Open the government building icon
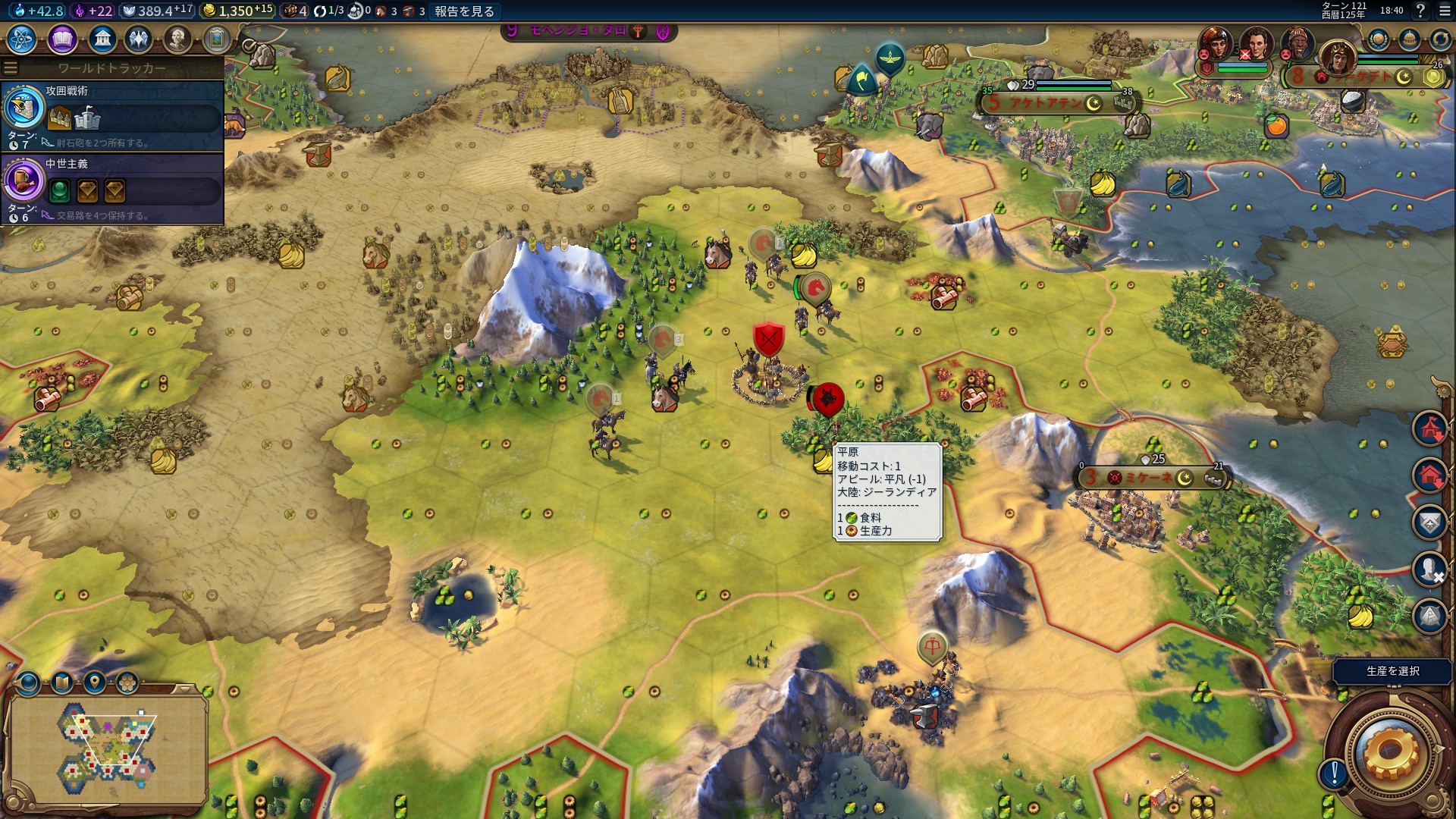1456x819 pixels. coord(102,39)
